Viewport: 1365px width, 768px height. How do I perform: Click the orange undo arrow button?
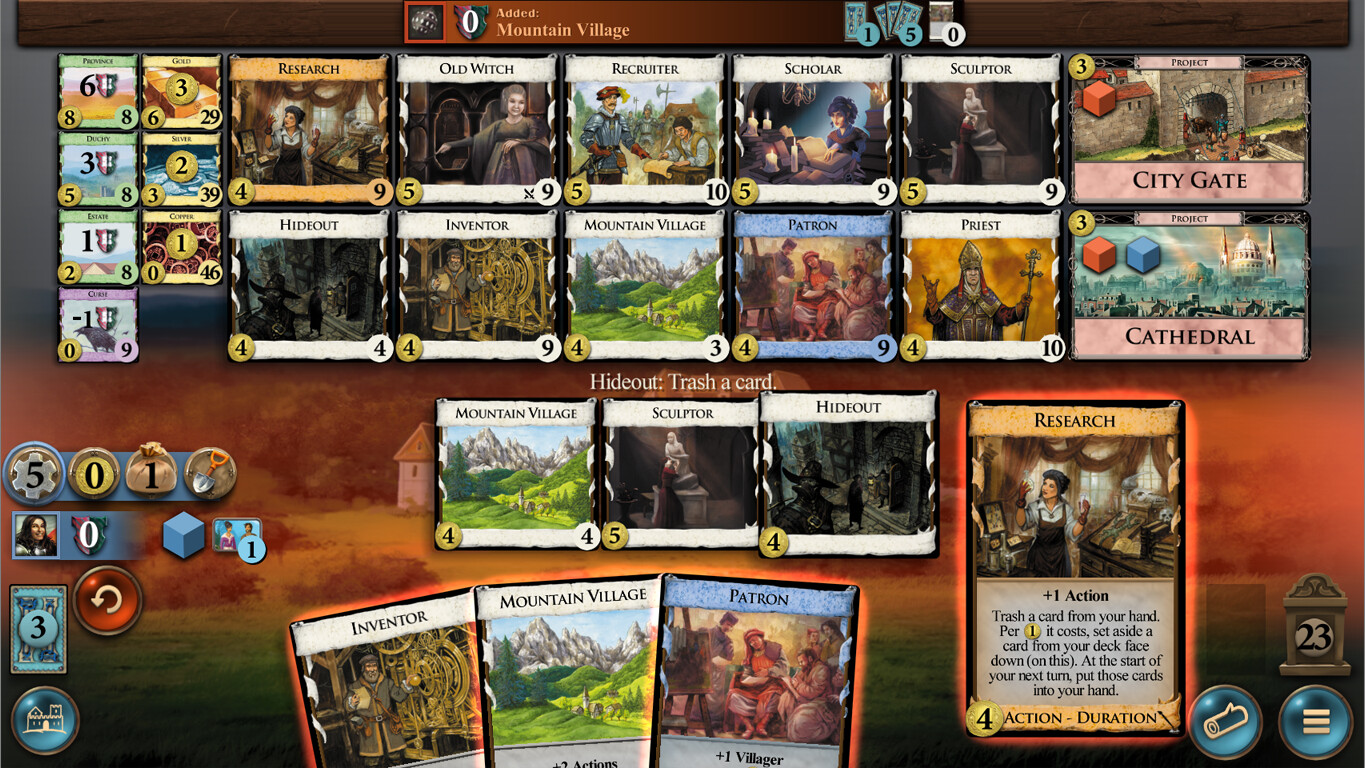(x=107, y=599)
